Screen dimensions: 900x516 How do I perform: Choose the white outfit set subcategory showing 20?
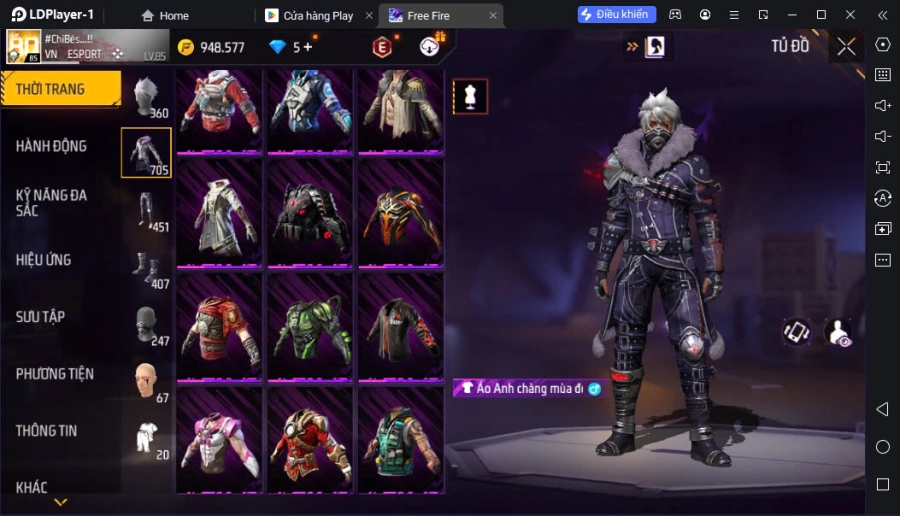coord(147,438)
